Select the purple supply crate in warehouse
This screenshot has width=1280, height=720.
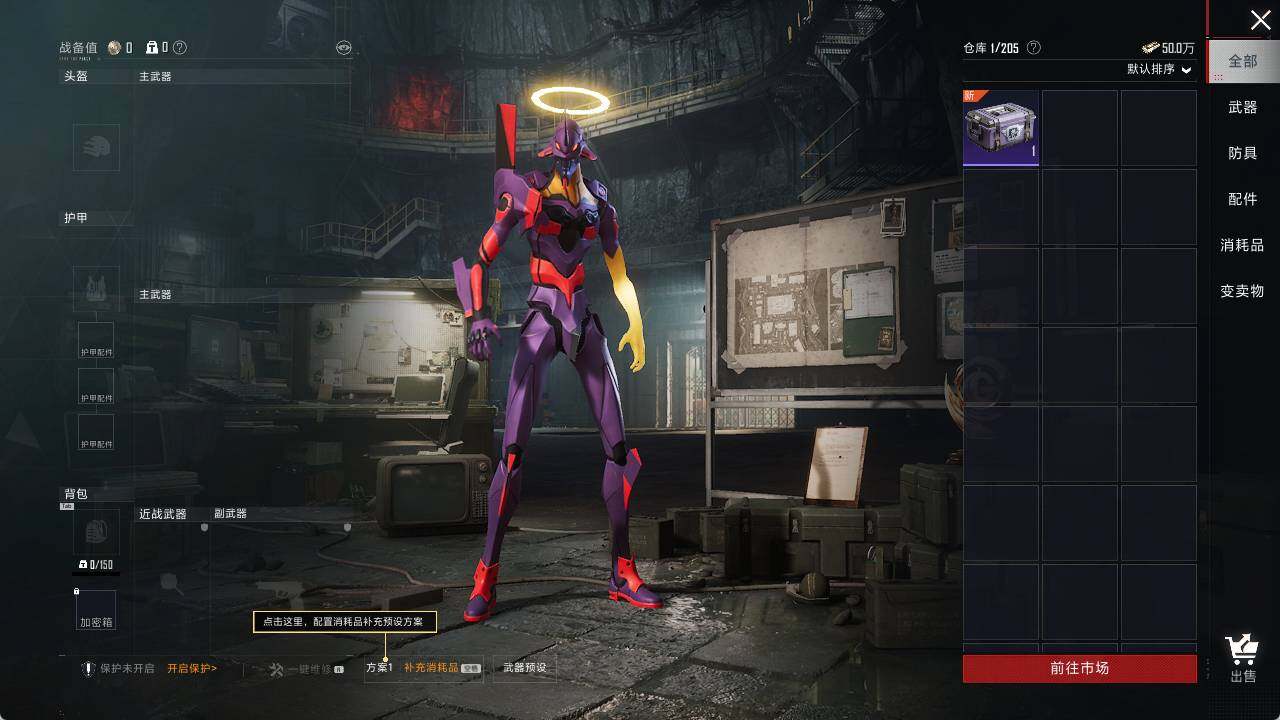[1001, 128]
